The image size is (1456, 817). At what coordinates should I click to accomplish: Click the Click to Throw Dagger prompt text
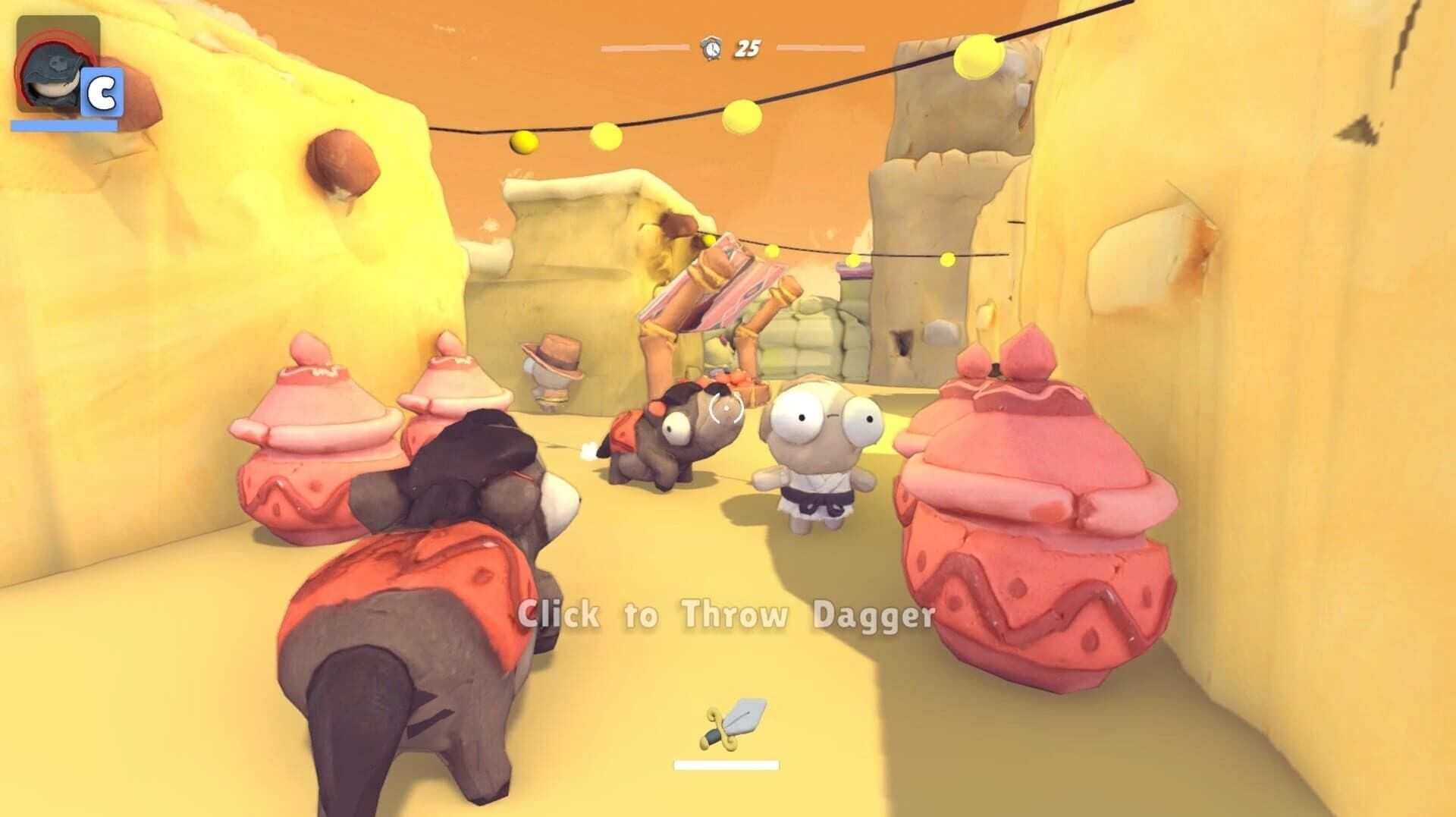[x=724, y=616]
